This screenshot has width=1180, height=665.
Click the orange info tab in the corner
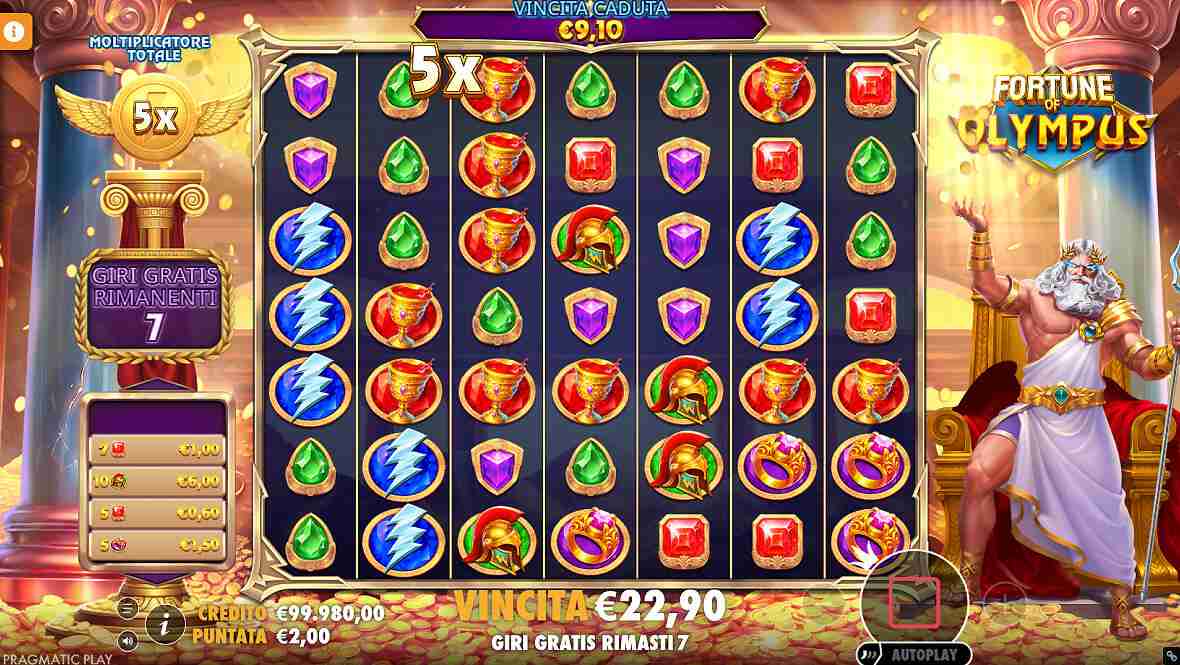tap(15, 31)
